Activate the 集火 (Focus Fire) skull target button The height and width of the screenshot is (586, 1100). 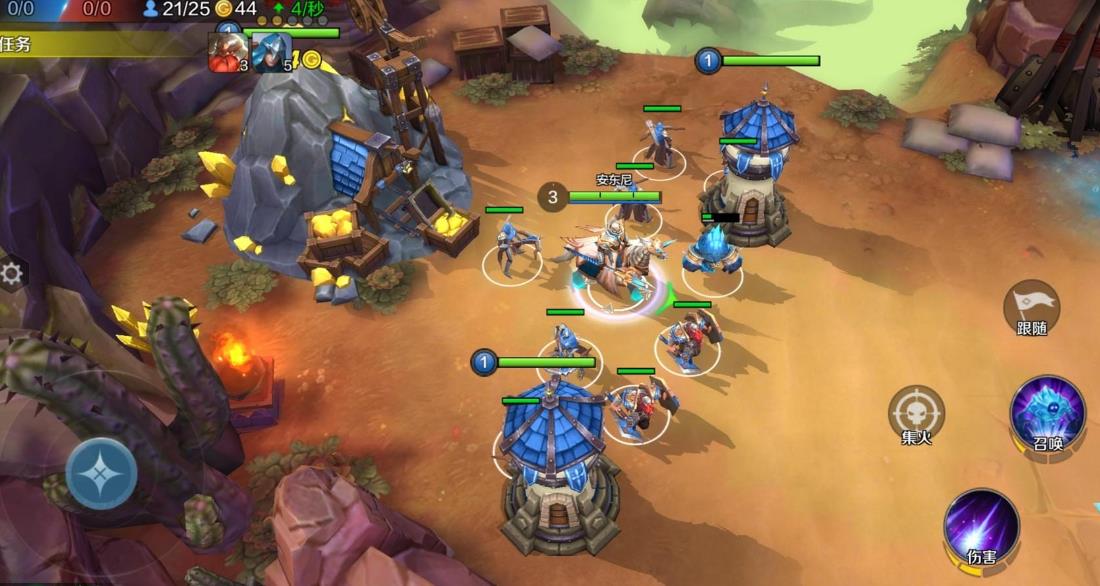coord(916,413)
